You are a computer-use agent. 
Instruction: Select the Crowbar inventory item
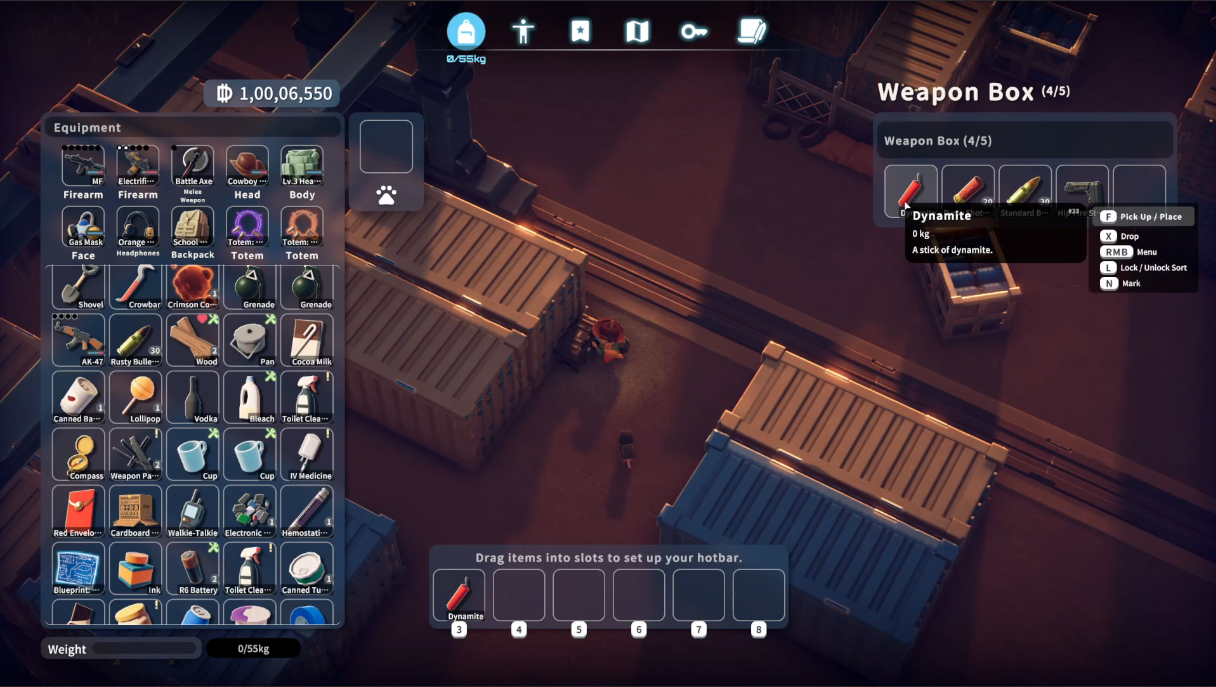coord(136,284)
